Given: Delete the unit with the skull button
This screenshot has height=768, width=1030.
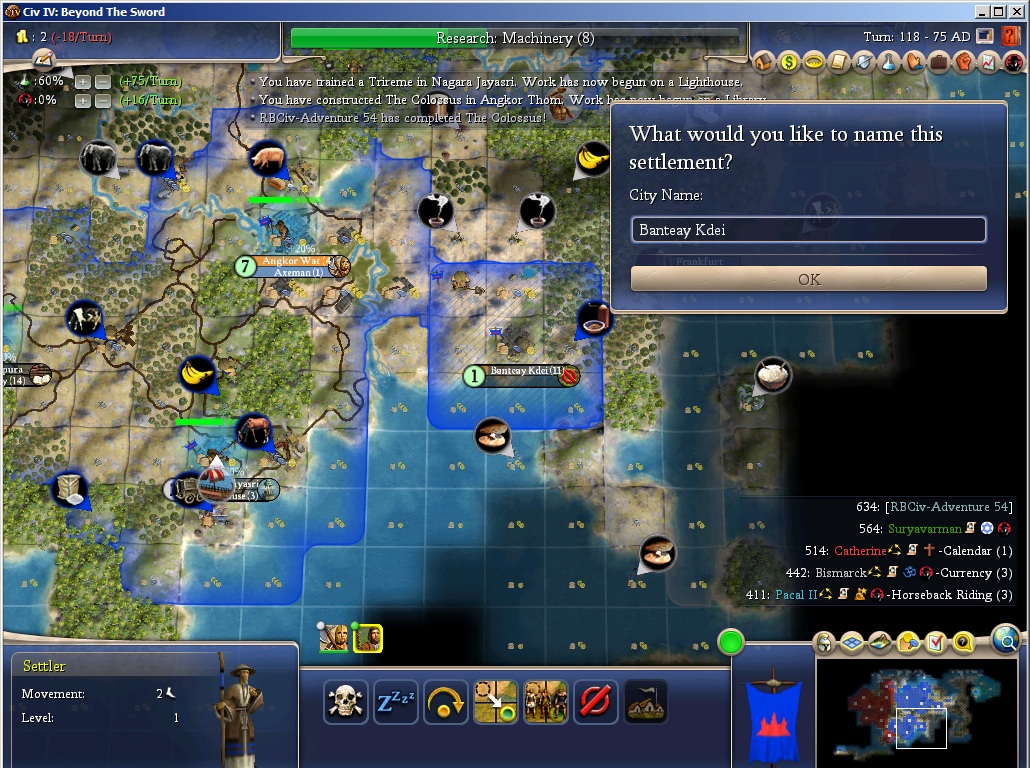Looking at the screenshot, I should [x=346, y=702].
